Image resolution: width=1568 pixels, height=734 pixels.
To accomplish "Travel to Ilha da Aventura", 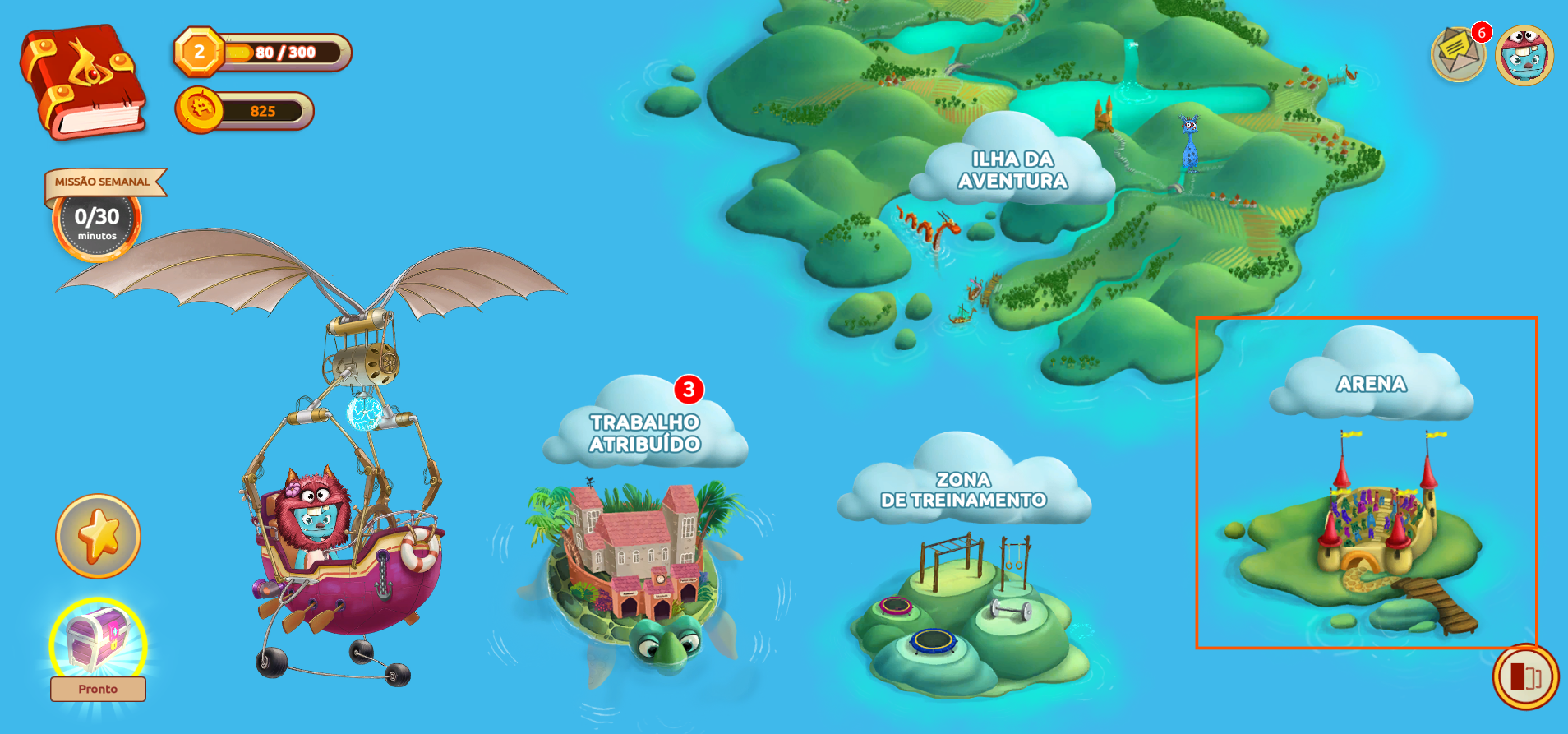I will pyautogui.click(x=1012, y=170).
